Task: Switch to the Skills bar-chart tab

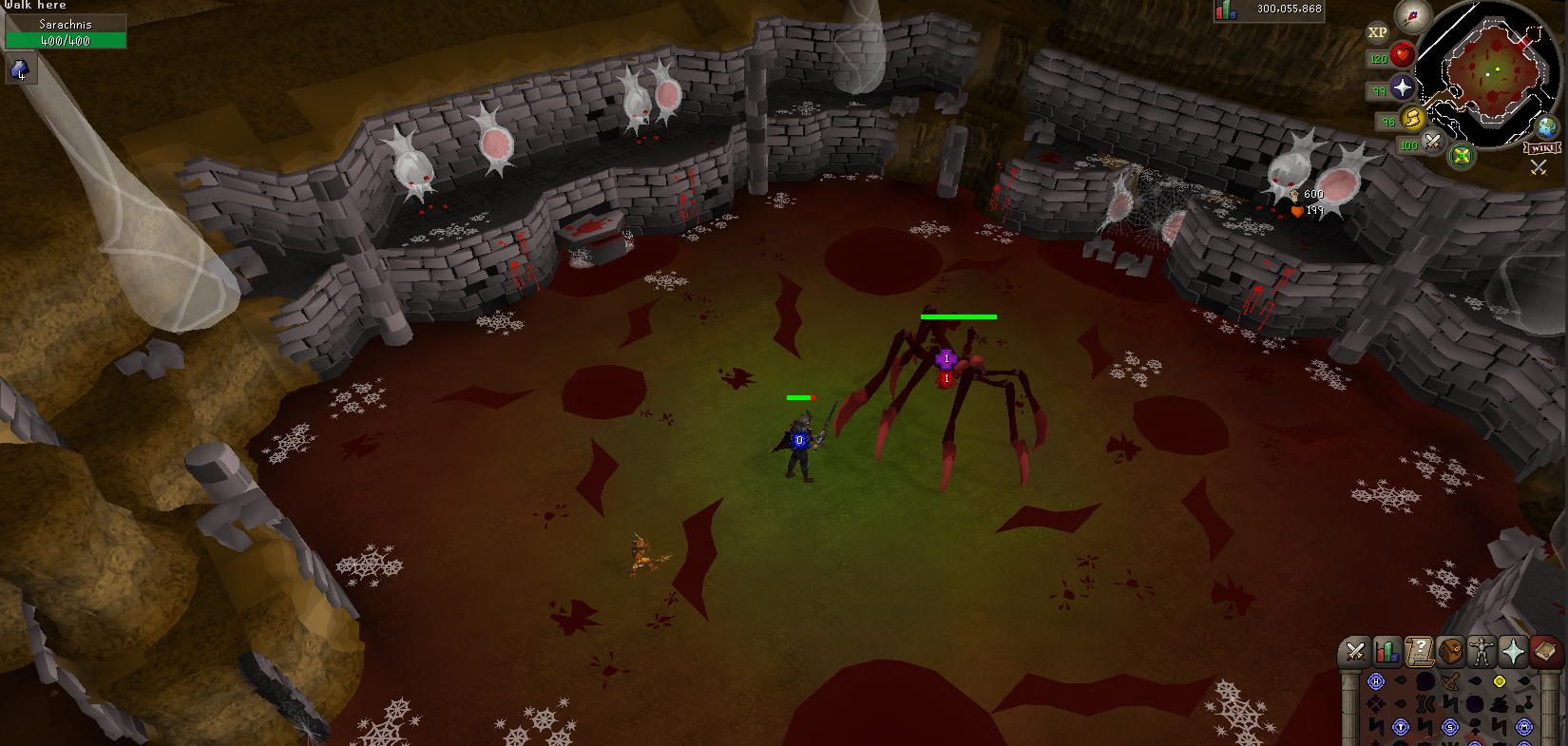Action: pos(1386,651)
